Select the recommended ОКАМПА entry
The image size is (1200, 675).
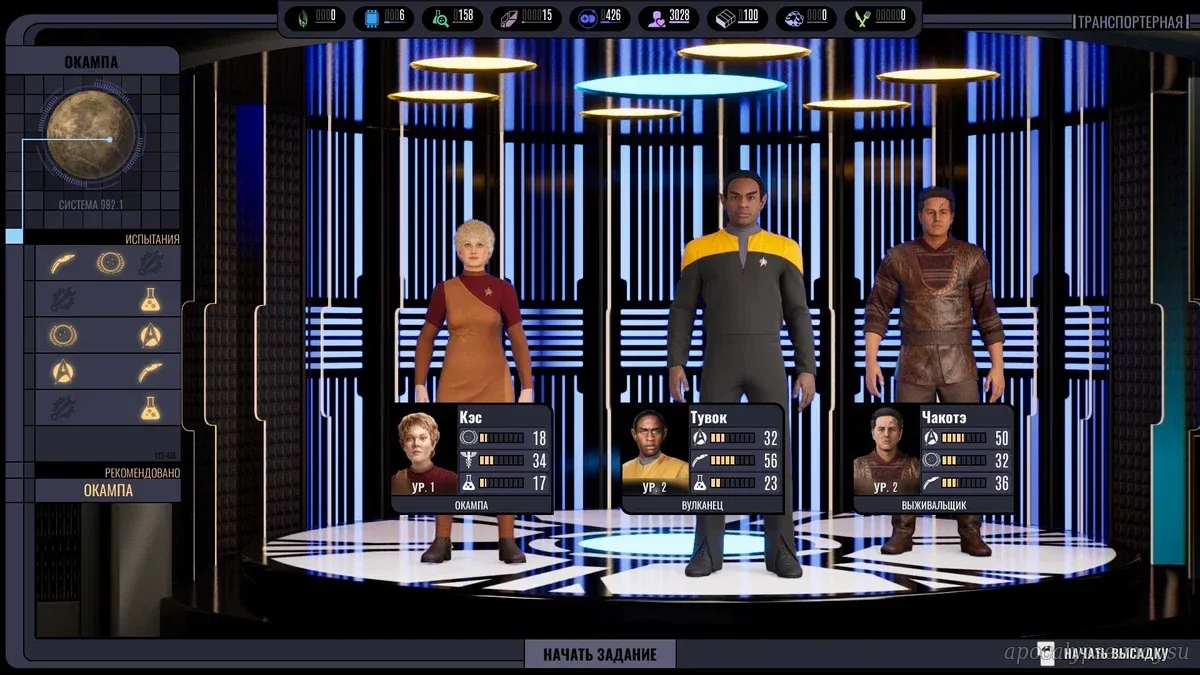[x=108, y=490]
